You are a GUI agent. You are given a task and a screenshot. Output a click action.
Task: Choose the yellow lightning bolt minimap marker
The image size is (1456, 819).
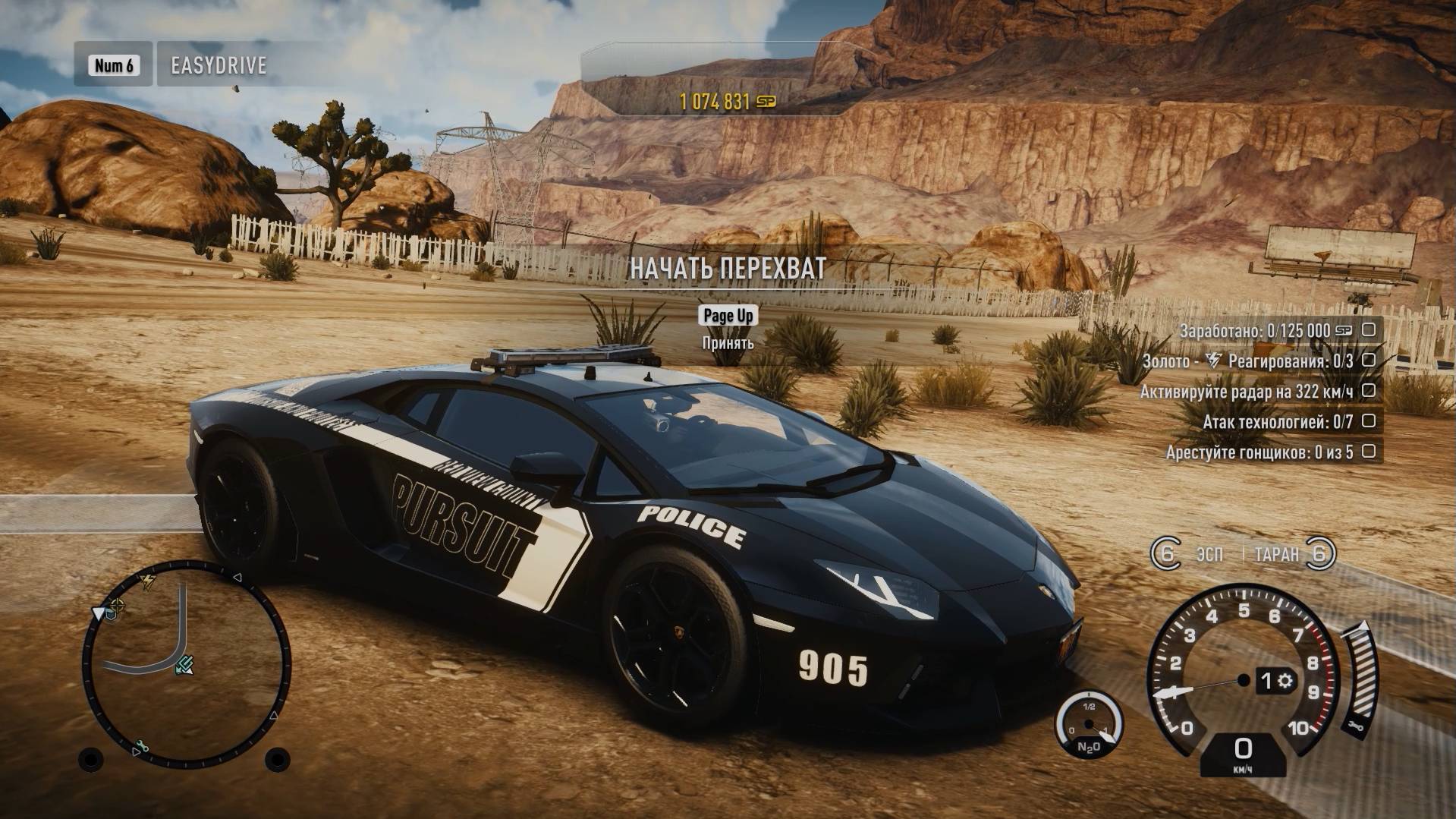click(x=148, y=582)
